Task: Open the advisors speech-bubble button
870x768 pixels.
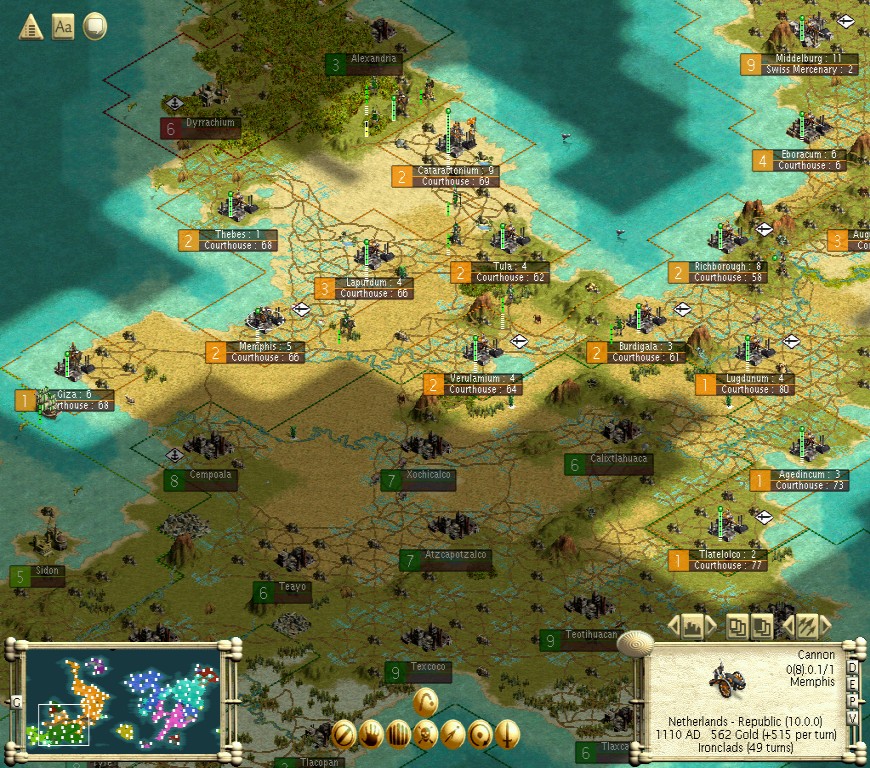Action: (x=95, y=26)
